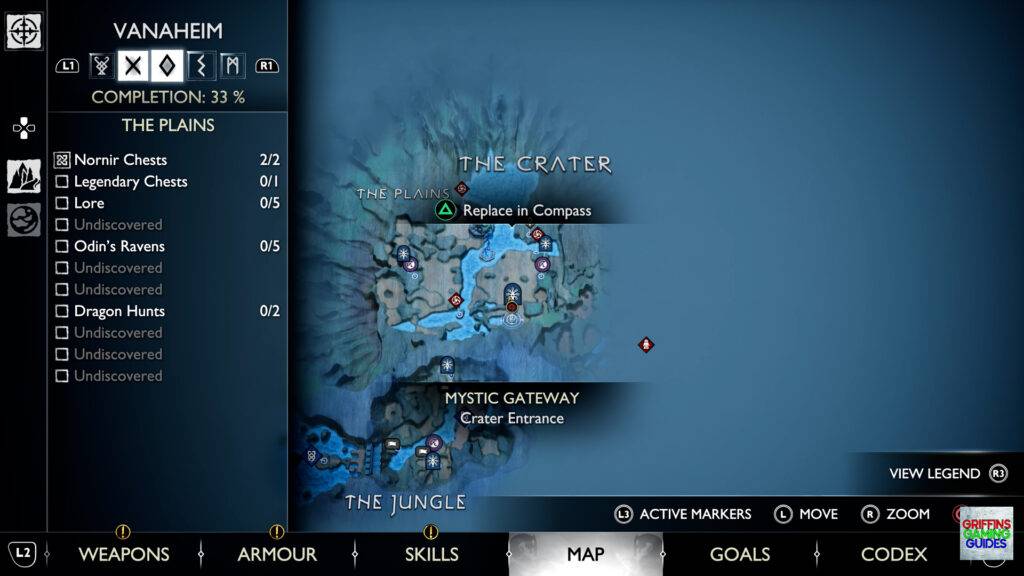
Task: Click the Mystic Gateway Crater Entrance label
Action: (512, 408)
